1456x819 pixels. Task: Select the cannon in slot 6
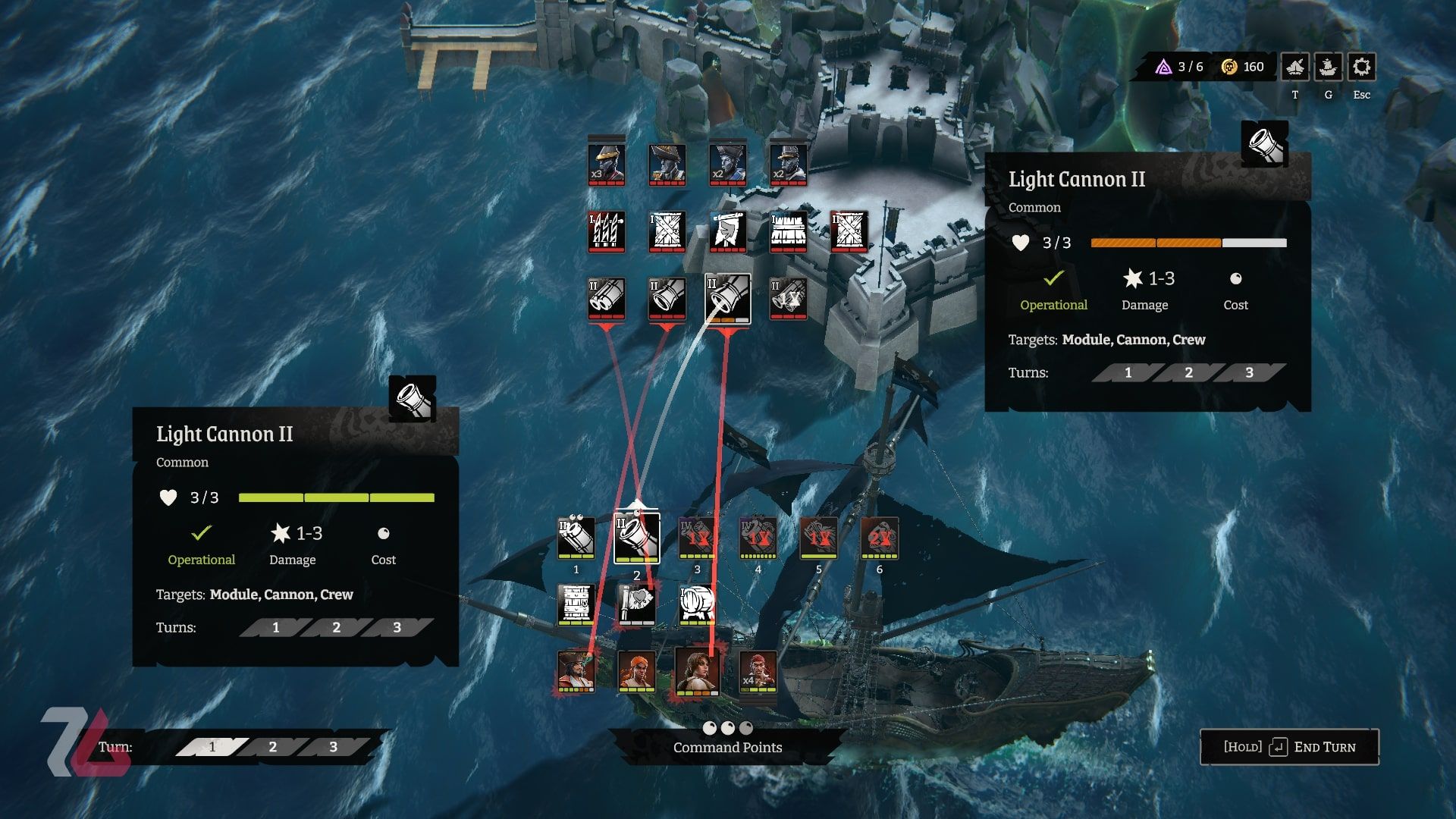click(x=879, y=538)
